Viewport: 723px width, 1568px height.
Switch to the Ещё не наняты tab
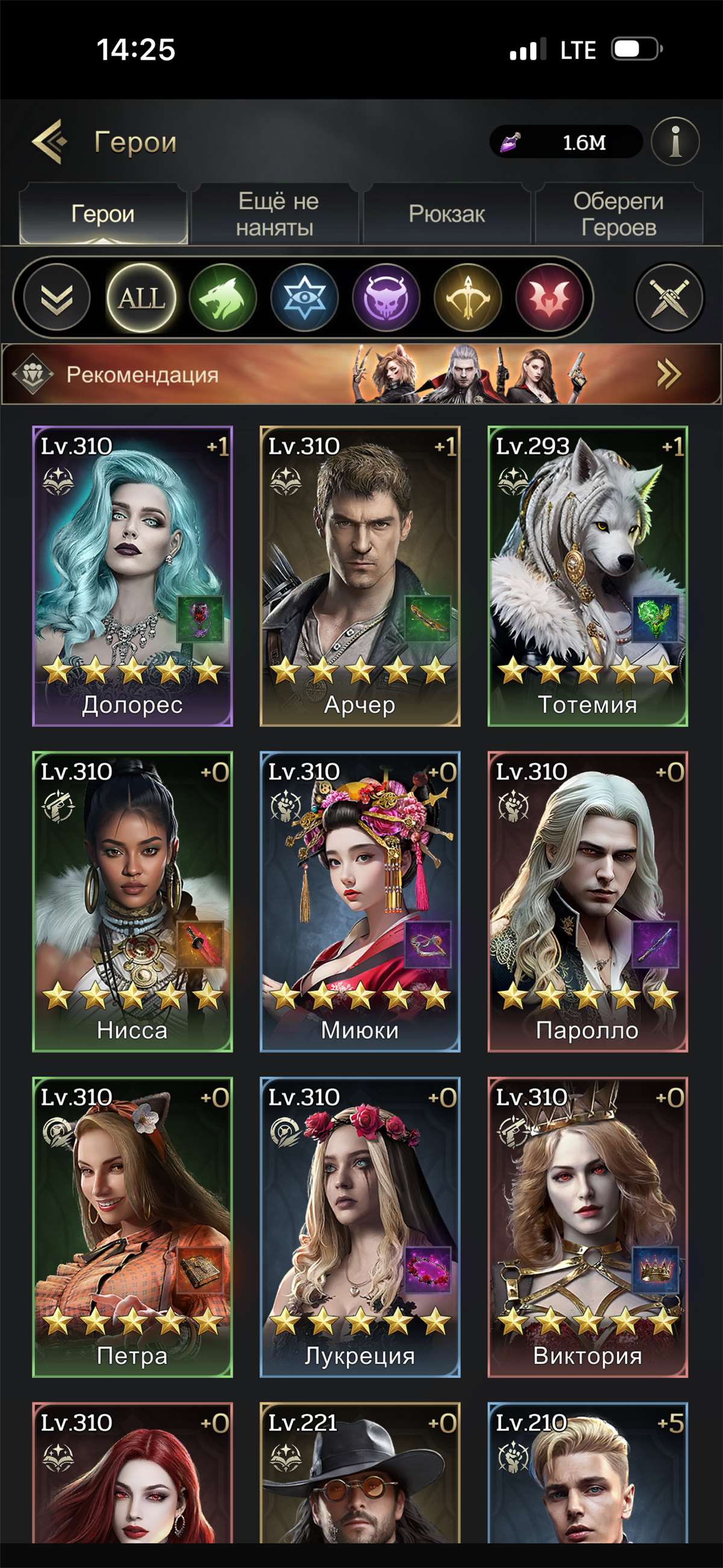point(277,214)
